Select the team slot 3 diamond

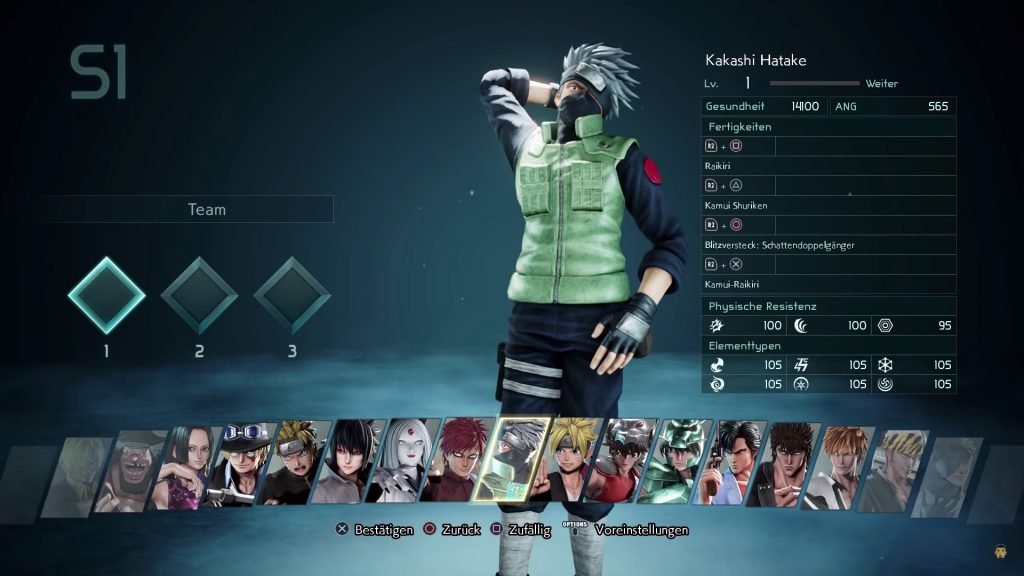click(292, 295)
